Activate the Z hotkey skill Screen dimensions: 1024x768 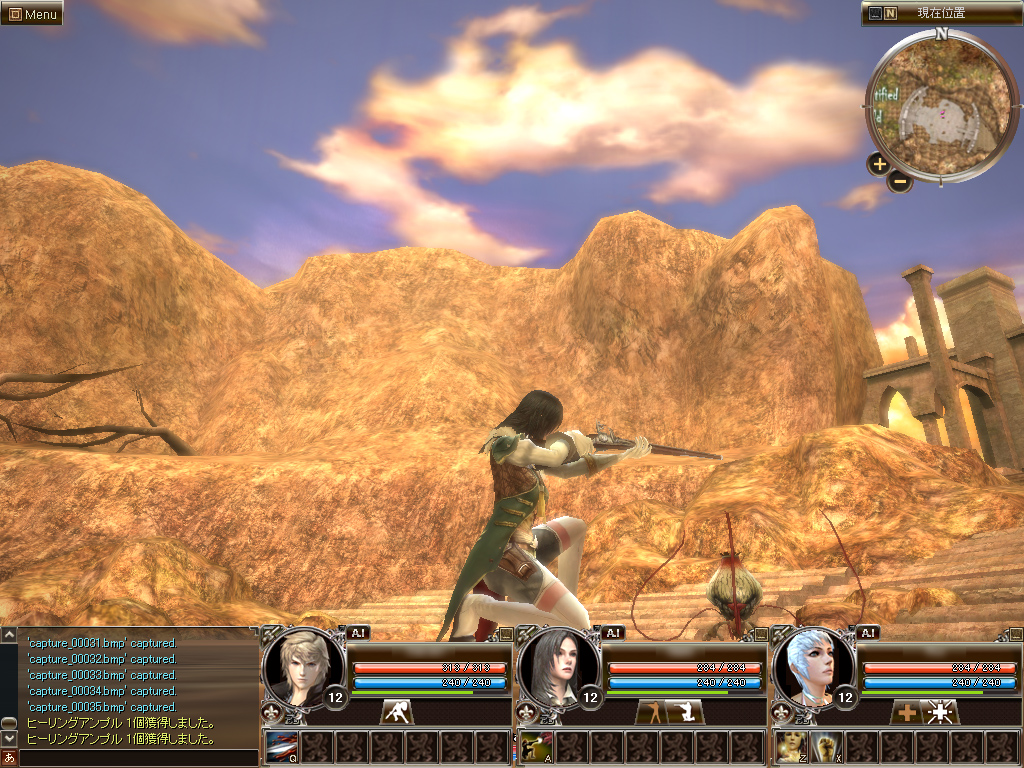(x=791, y=747)
